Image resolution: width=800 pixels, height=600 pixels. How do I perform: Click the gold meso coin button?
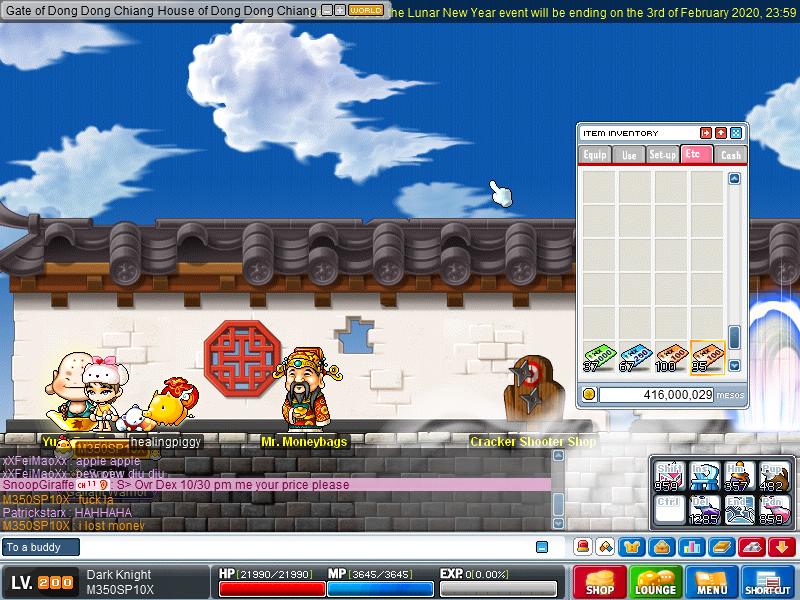[589, 395]
